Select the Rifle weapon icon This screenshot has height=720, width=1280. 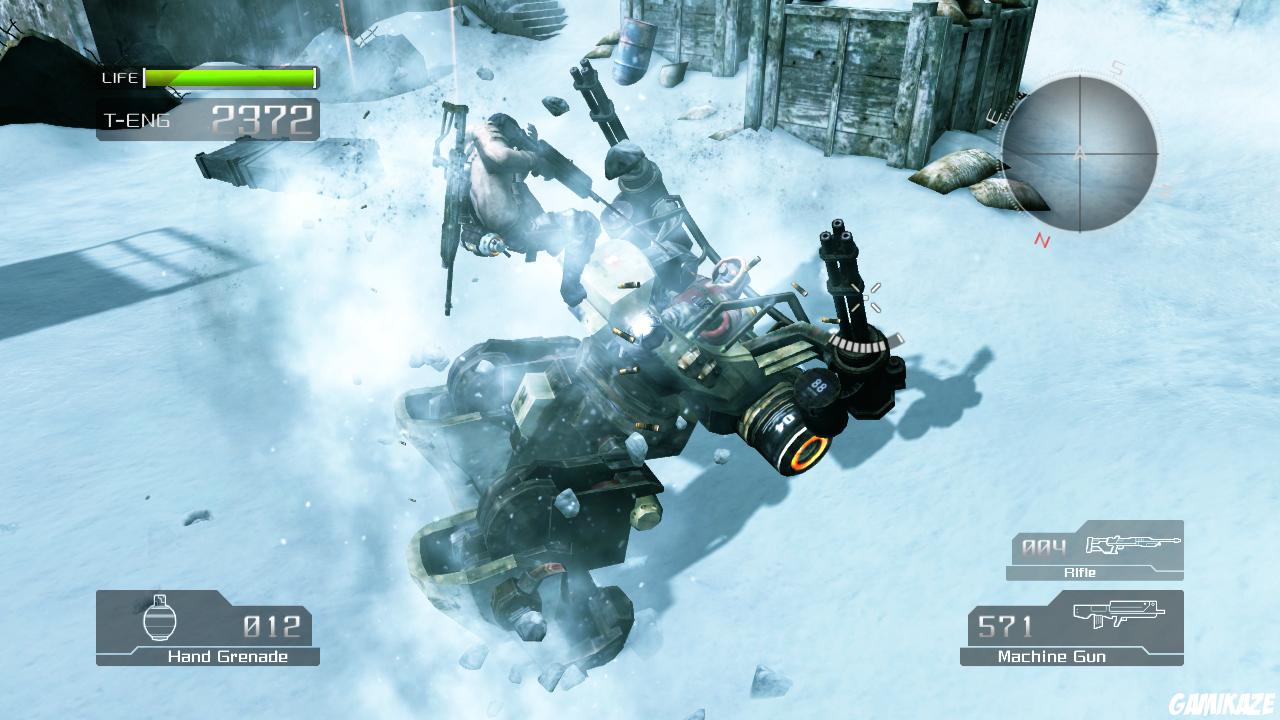1134,545
